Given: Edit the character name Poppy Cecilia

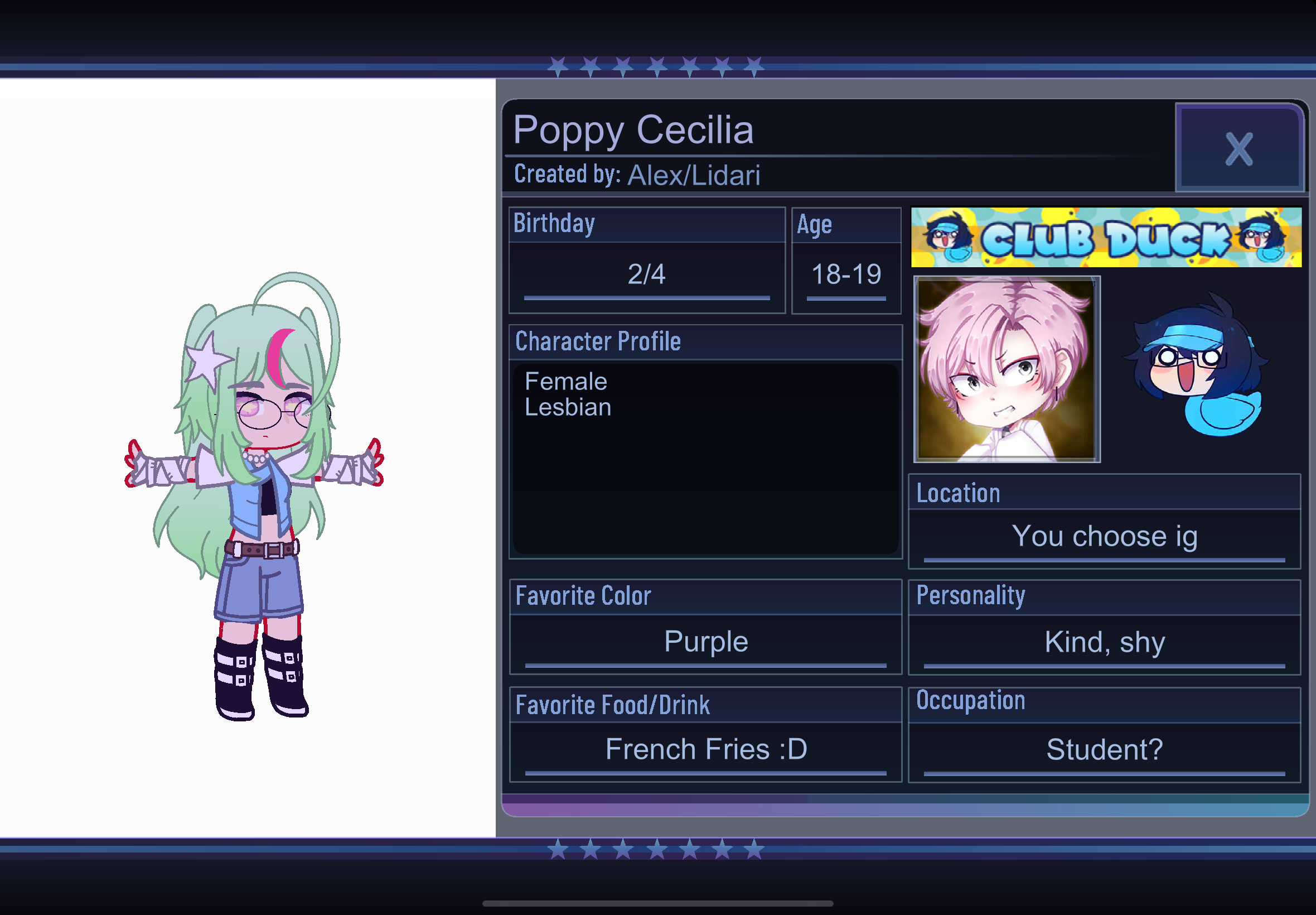Looking at the screenshot, I should 632,129.
